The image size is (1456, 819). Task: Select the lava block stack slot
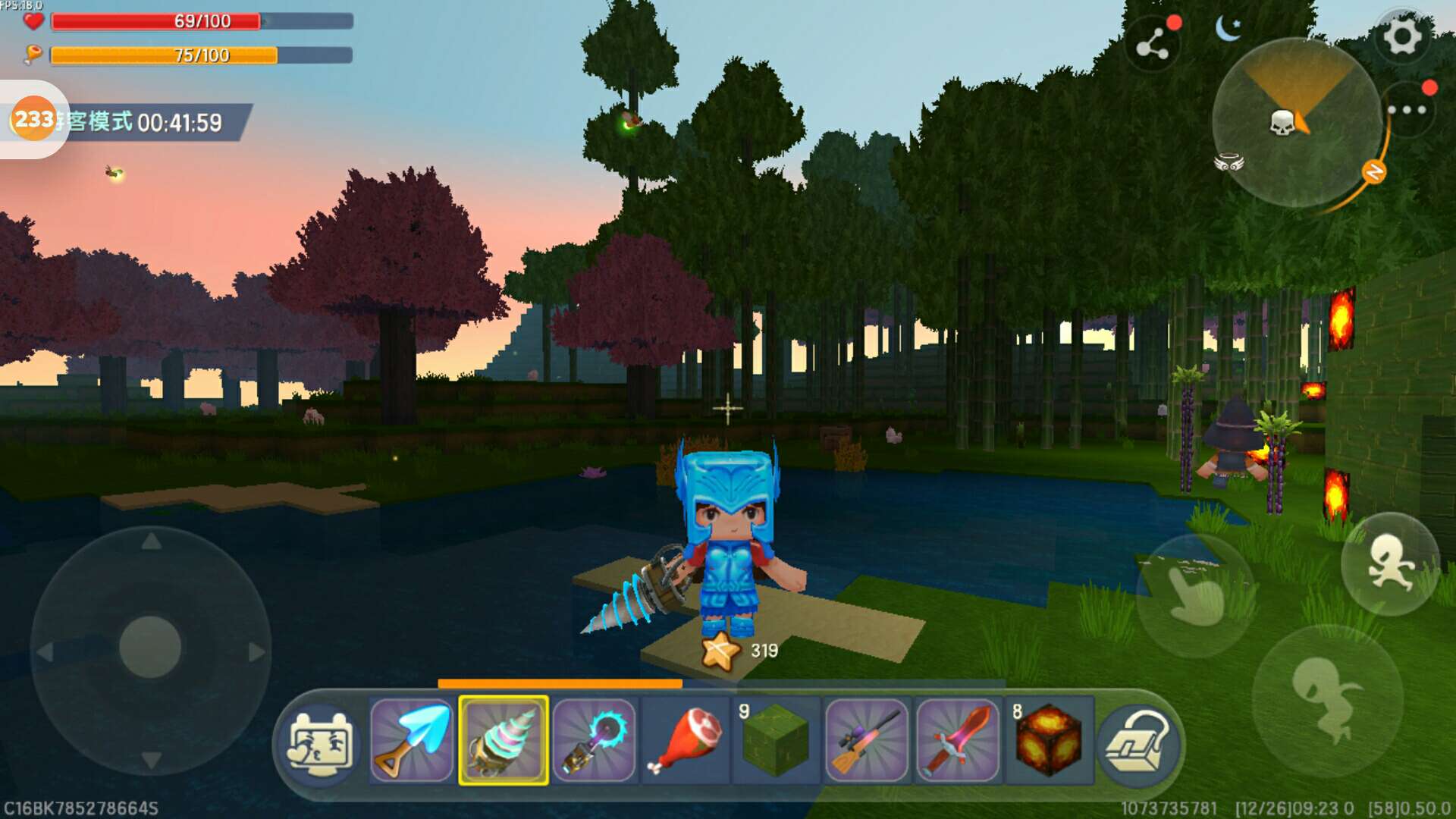pyautogui.click(x=1049, y=740)
